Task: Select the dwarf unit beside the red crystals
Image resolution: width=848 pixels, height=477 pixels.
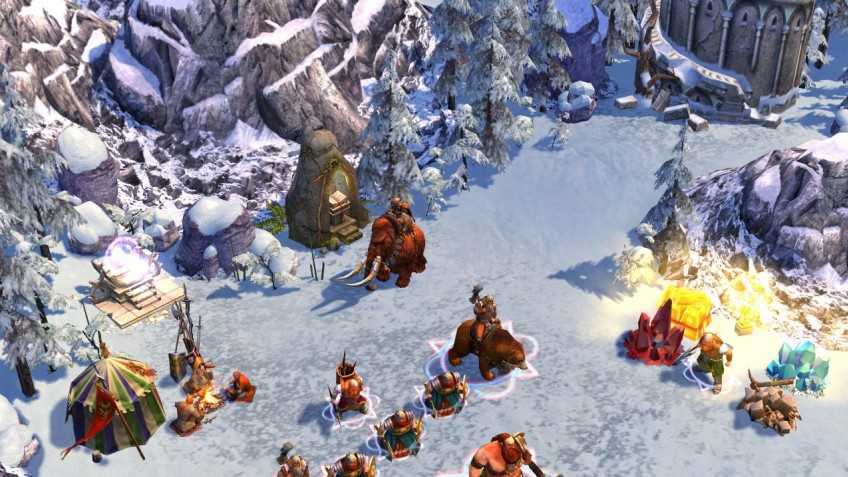Action: point(709,360)
